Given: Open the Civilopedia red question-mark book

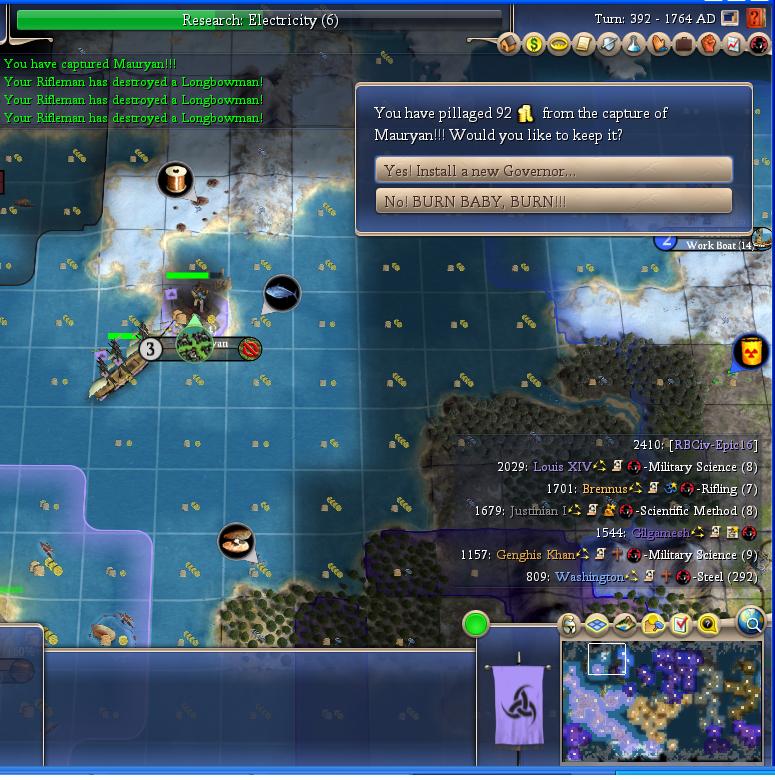Looking at the screenshot, I should point(756,19).
